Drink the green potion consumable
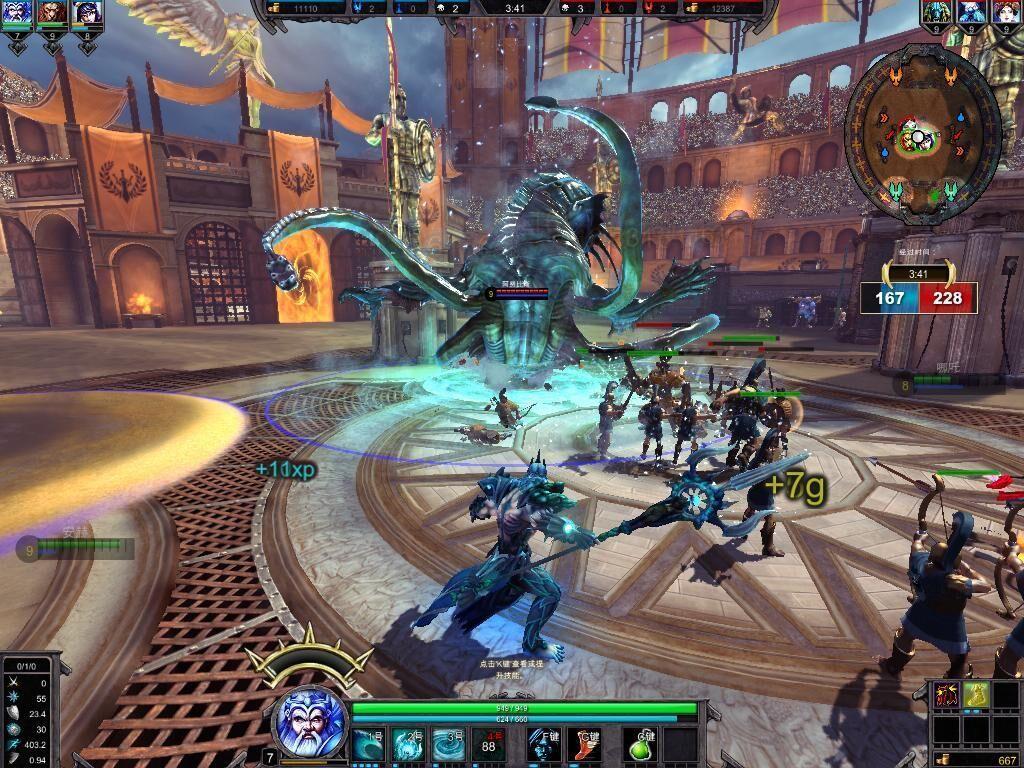This screenshot has width=1024, height=768. (x=640, y=744)
